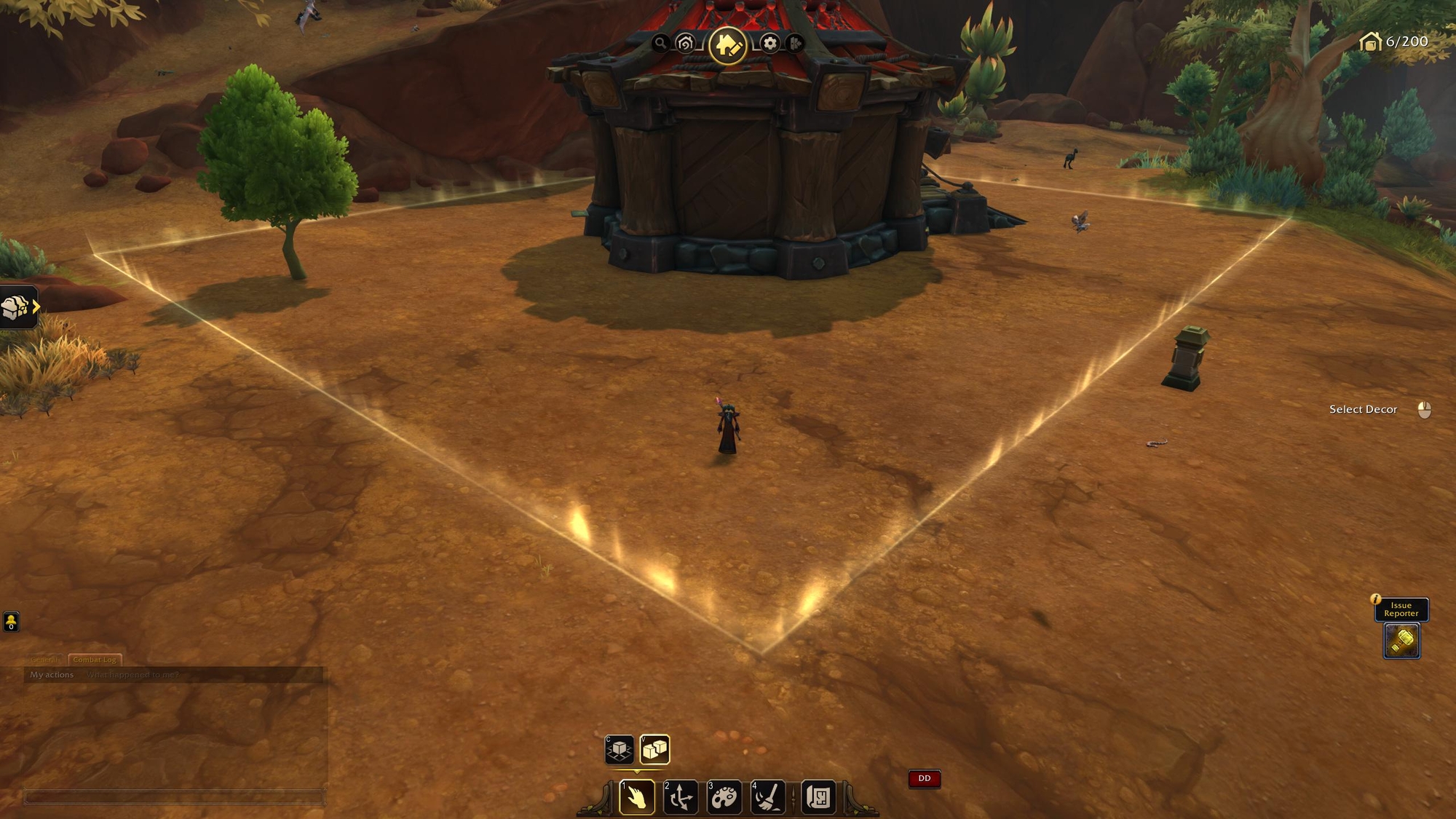Choose the axis arrows transform tool
The image size is (1456, 819).
681,797
